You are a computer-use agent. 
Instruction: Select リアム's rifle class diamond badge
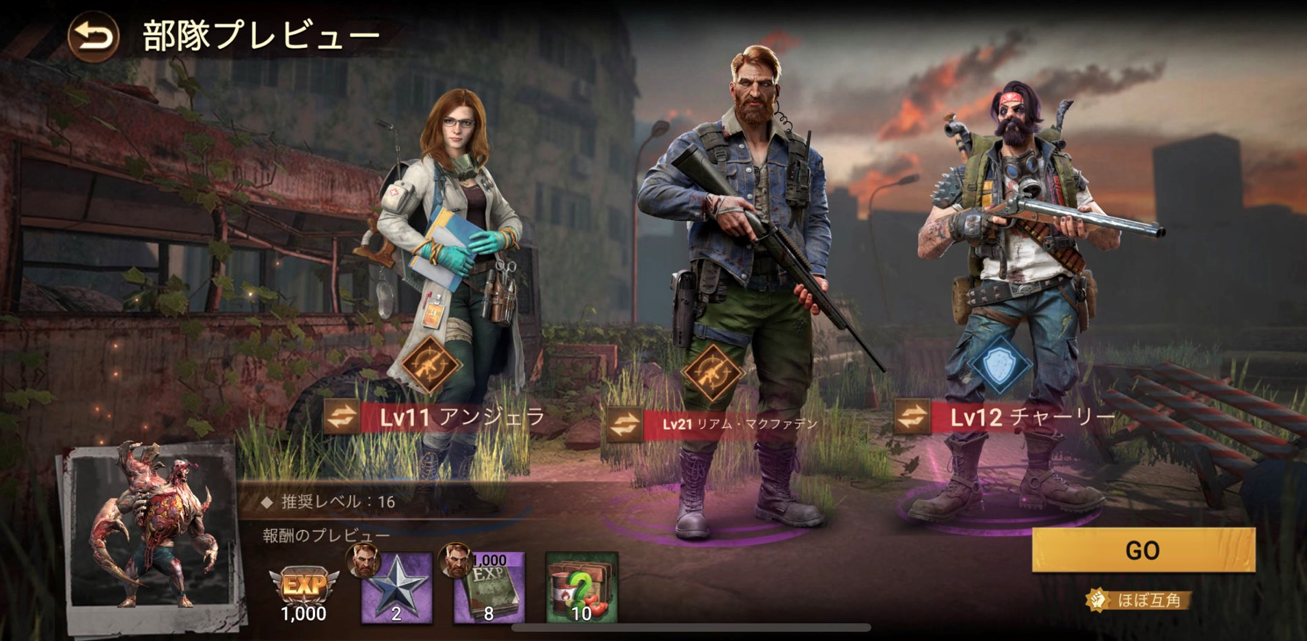point(712,373)
